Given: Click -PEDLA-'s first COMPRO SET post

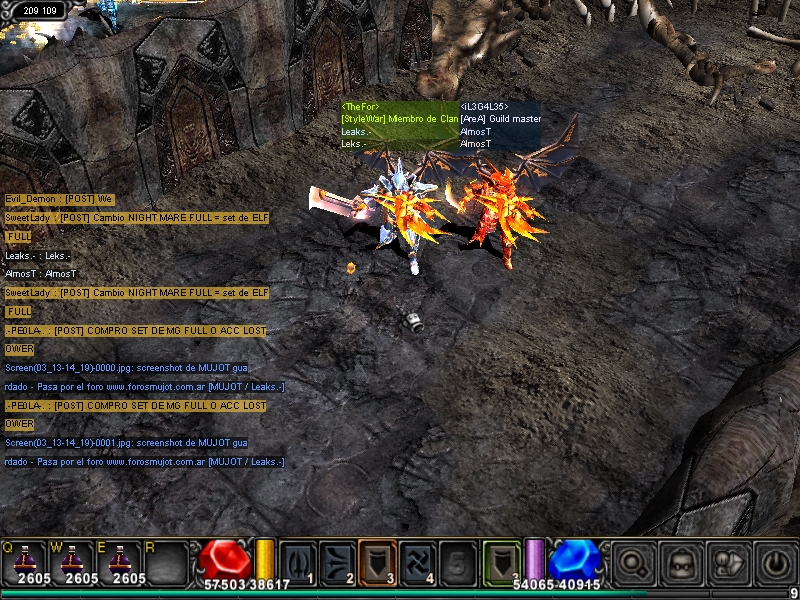Looking at the screenshot, I should tap(135, 330).
